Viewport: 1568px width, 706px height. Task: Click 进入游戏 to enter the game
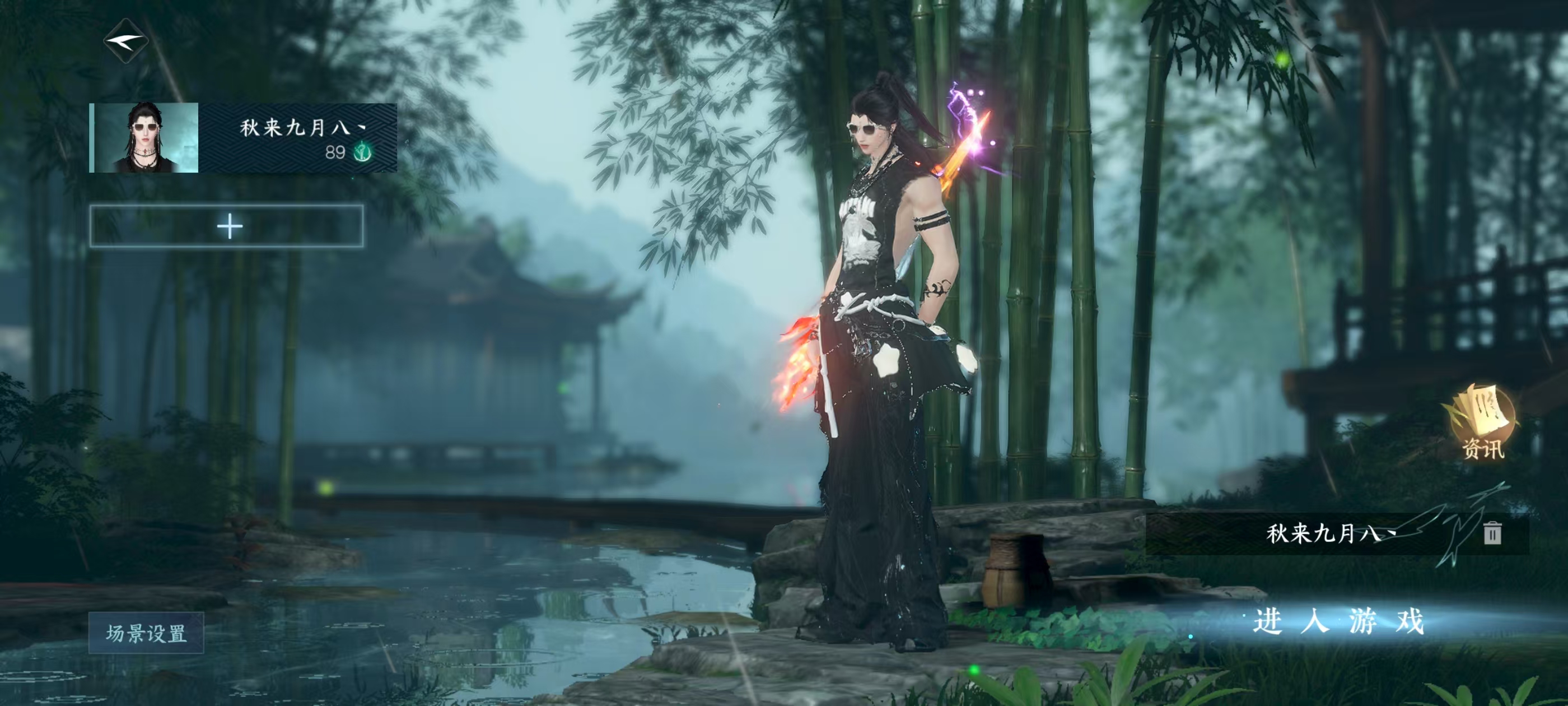(1338, 622)
